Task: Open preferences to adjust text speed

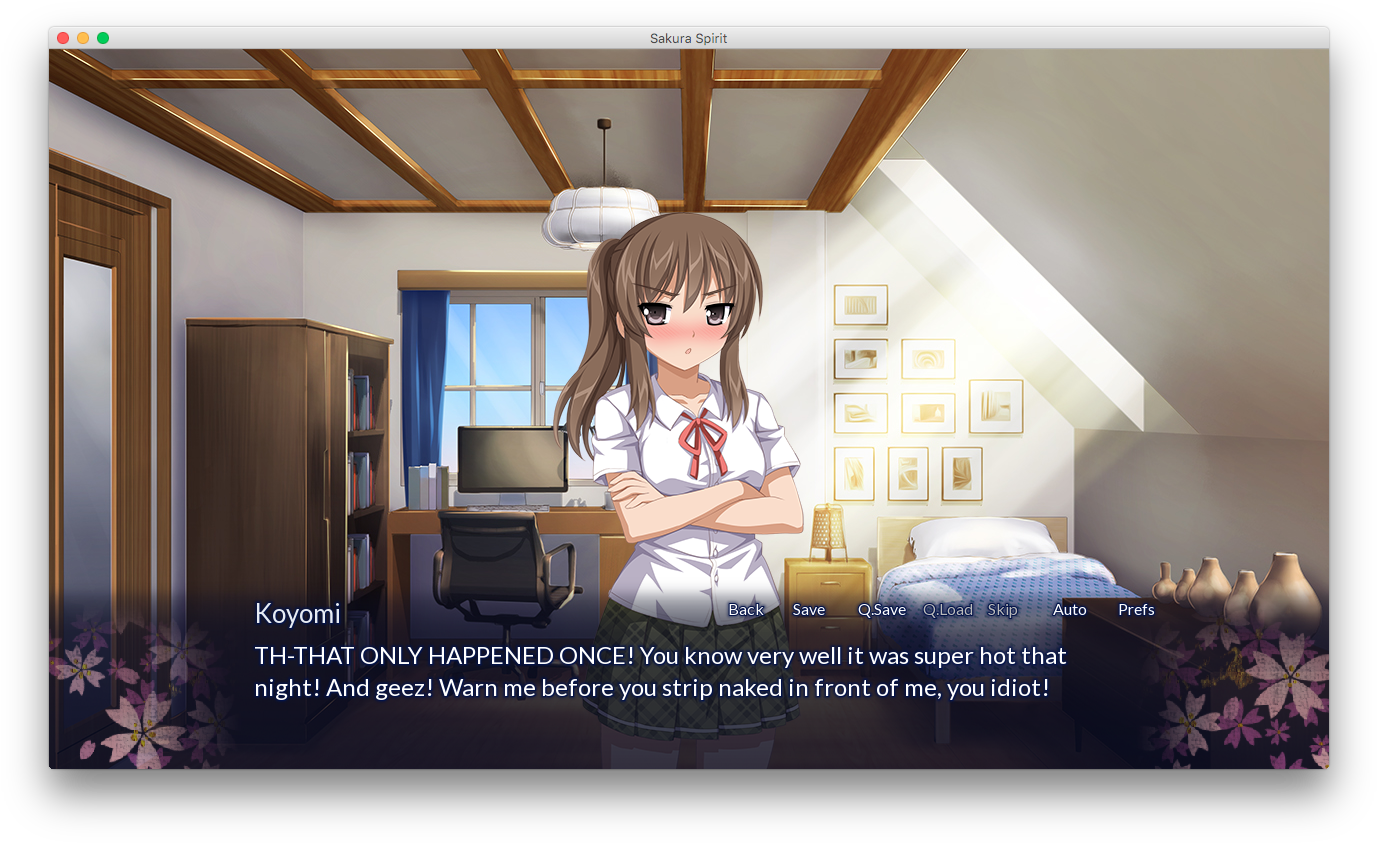Action: click(1136, 609)
